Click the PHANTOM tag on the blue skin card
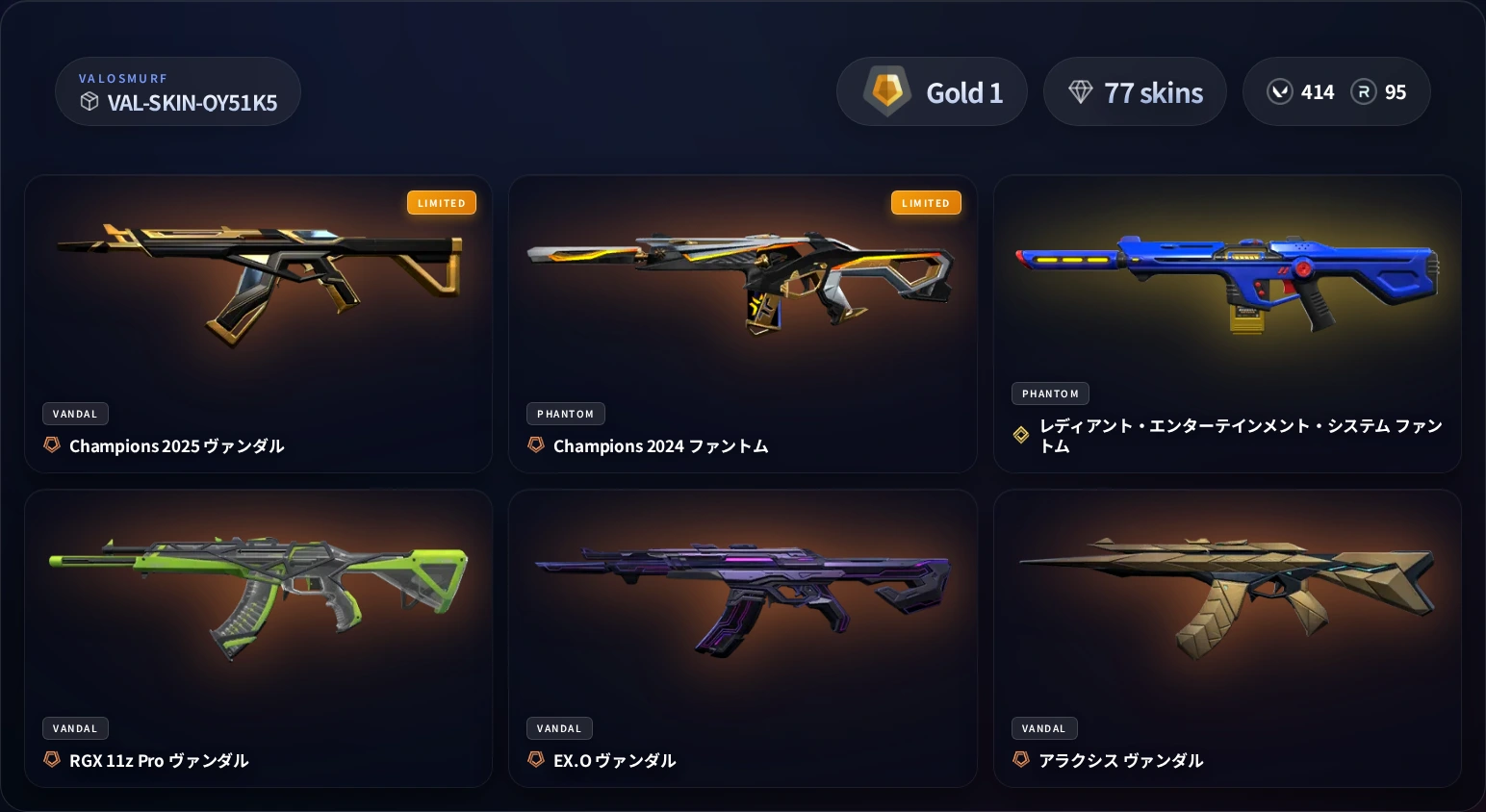 coord(1050,393)
